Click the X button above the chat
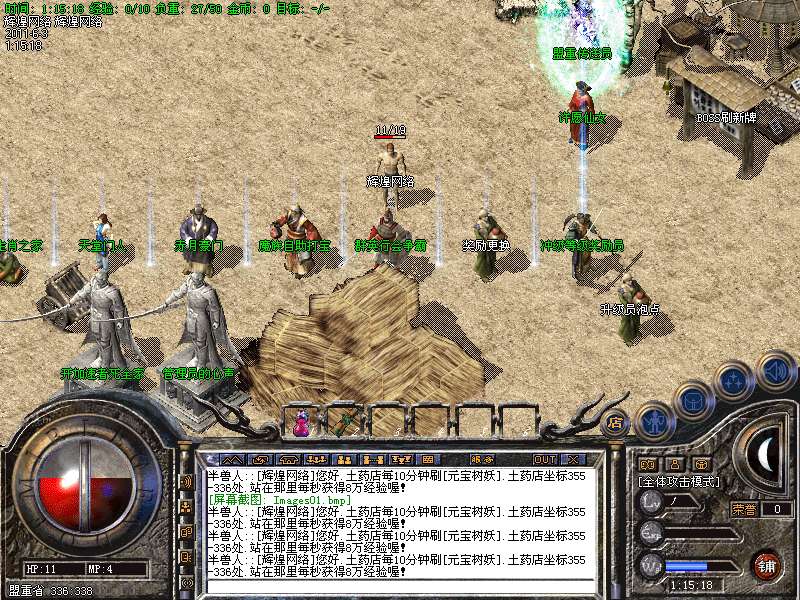Viewport: 800px width, 600px height. click(x=574, y=459)
